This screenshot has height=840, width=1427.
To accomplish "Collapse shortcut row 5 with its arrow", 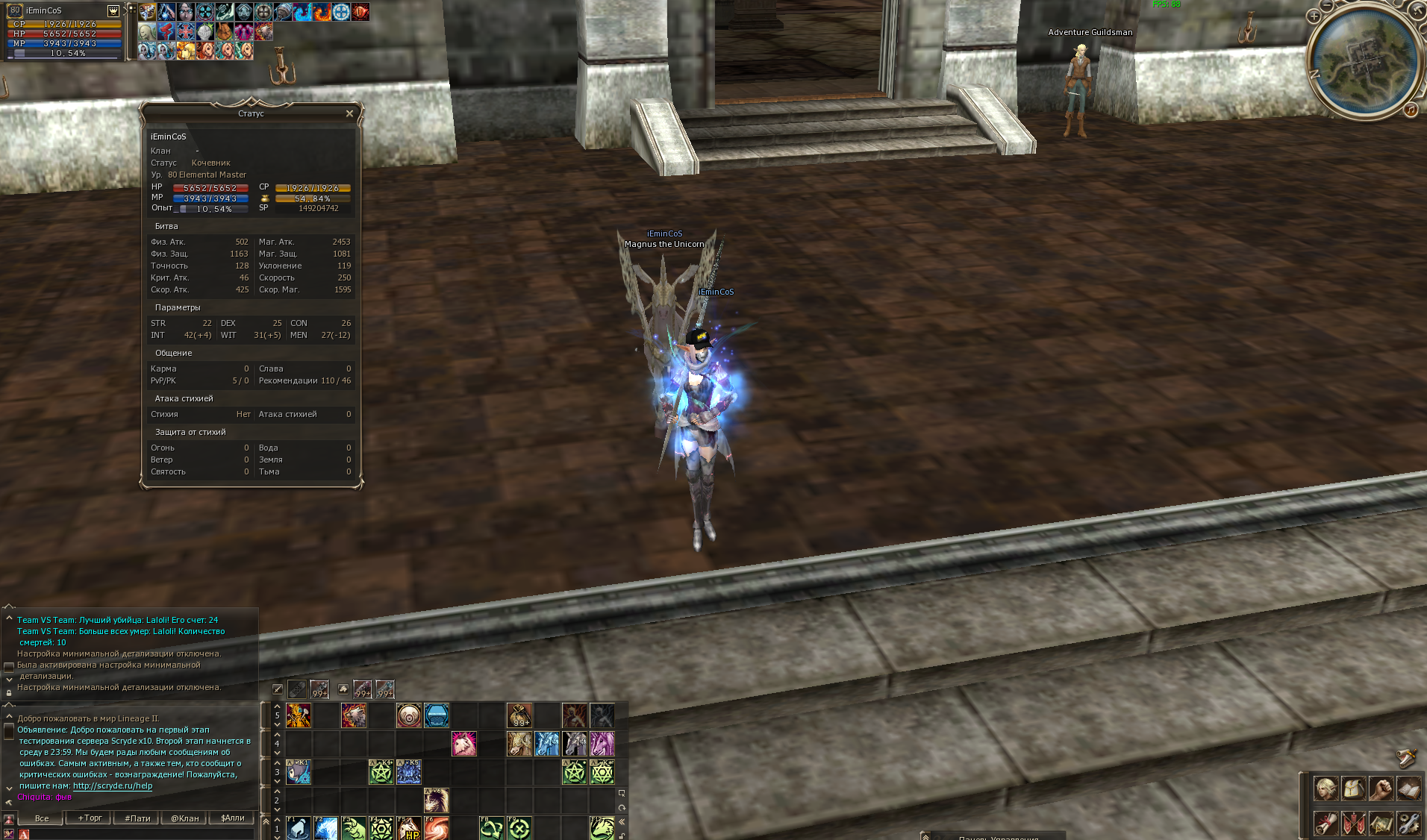I will click(277, 706).
